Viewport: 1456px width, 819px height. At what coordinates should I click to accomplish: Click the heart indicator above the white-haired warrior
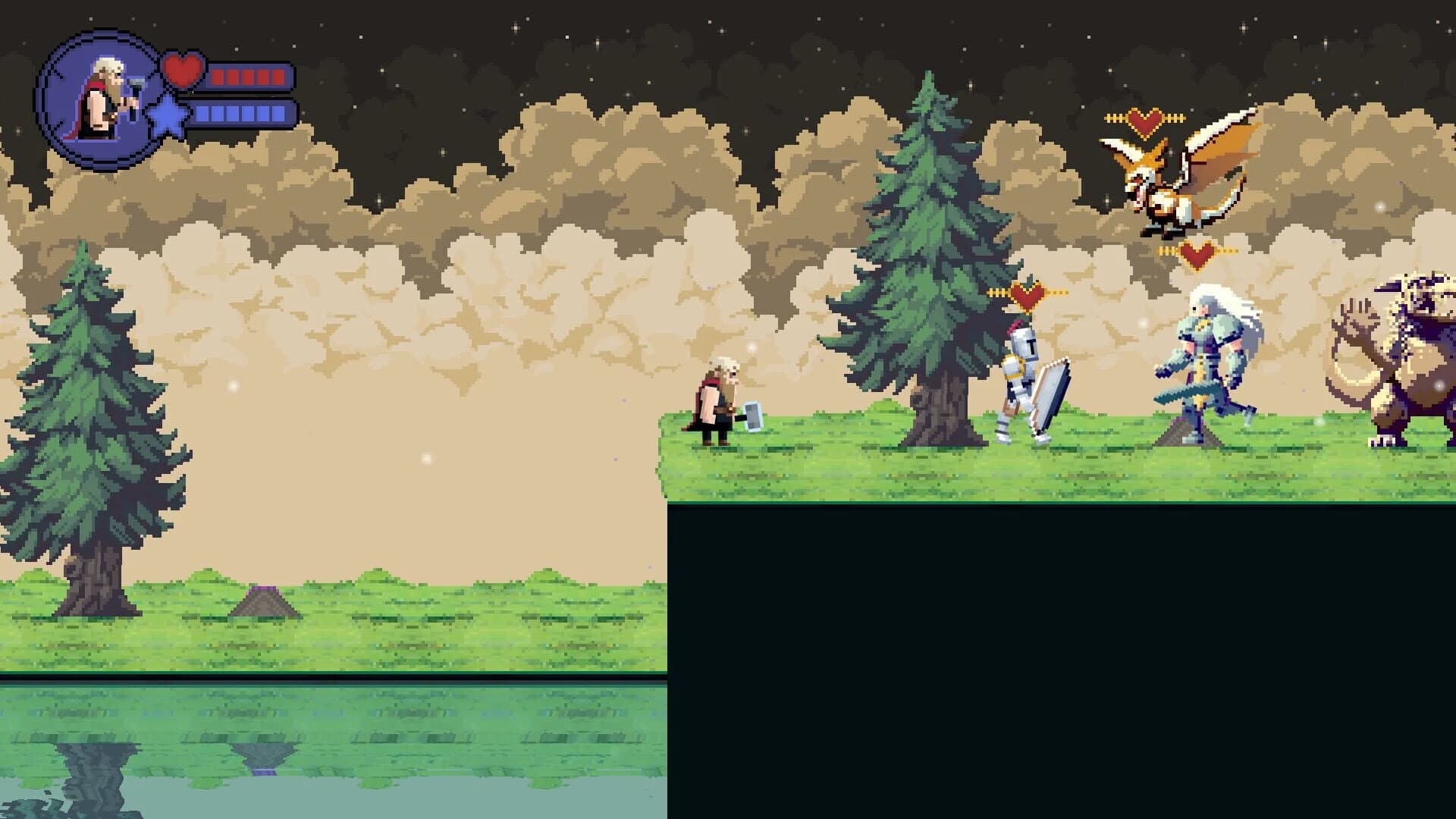1196,253
